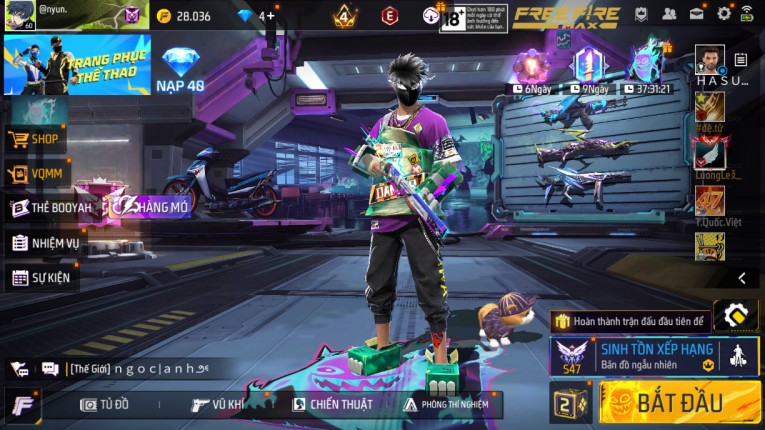Viewport: 765px width, 430px height.
Task: Open the VQMM lucky spin menu
Action: (x=36, y=174)
